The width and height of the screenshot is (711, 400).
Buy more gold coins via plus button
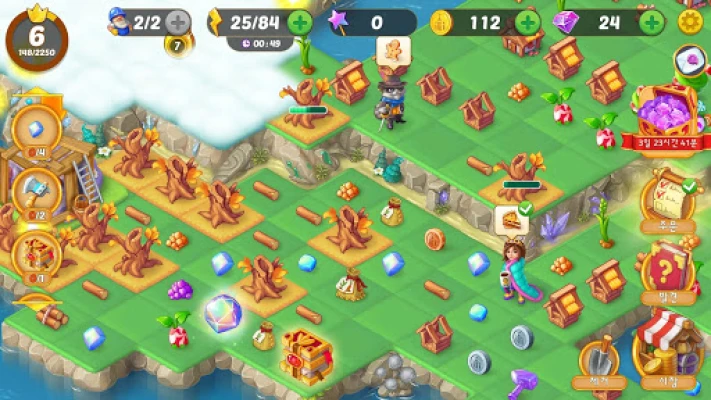coord(527,21)
